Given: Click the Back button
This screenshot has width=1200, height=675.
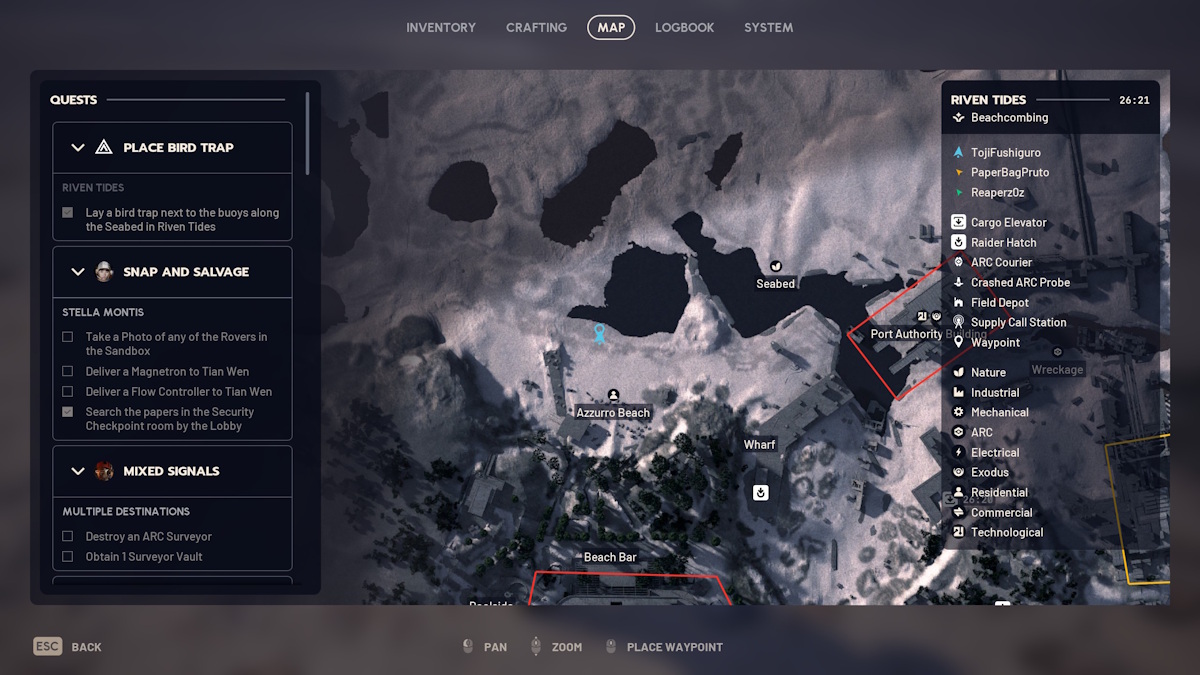Looking at the screenshot, I should click(68, 647).
